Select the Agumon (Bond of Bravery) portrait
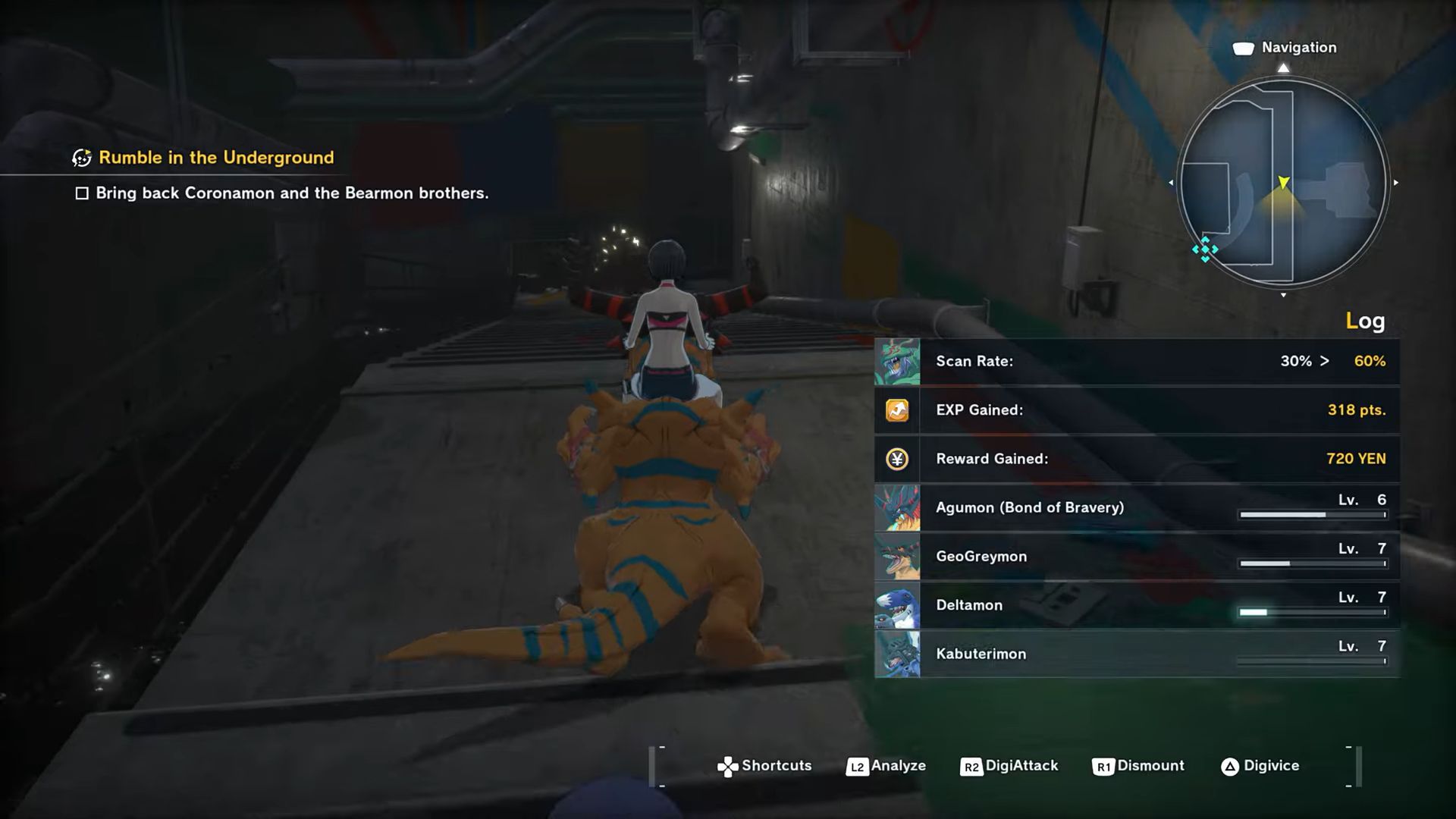This screenshot has height=819, width=1456. click(x=897, y=507)
